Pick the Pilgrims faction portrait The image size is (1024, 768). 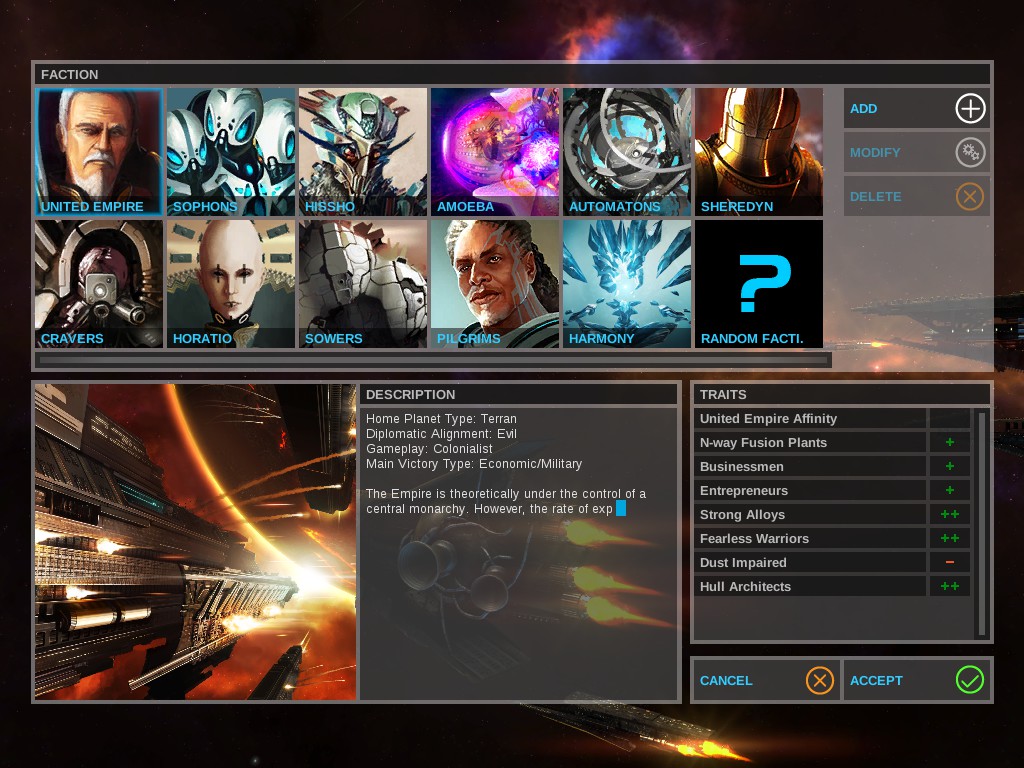coord(495,284)
